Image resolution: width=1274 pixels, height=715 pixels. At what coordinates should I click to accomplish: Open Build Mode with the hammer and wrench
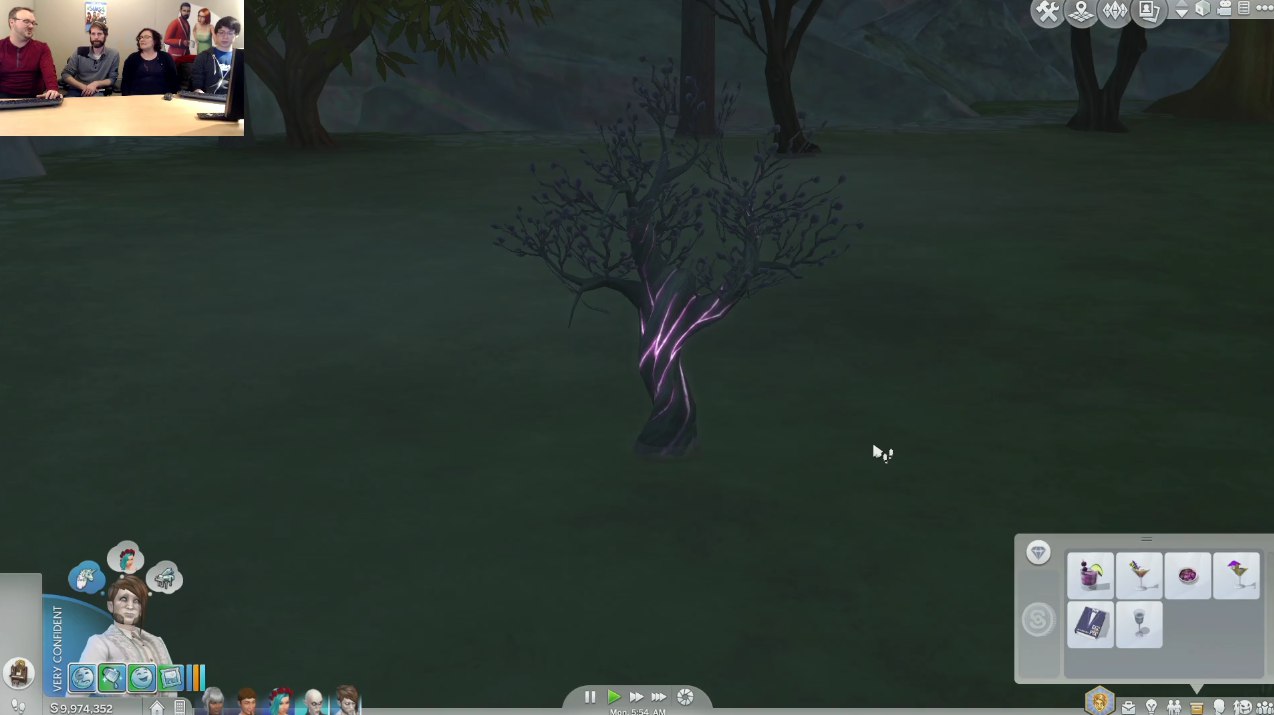coord(1047,12)
